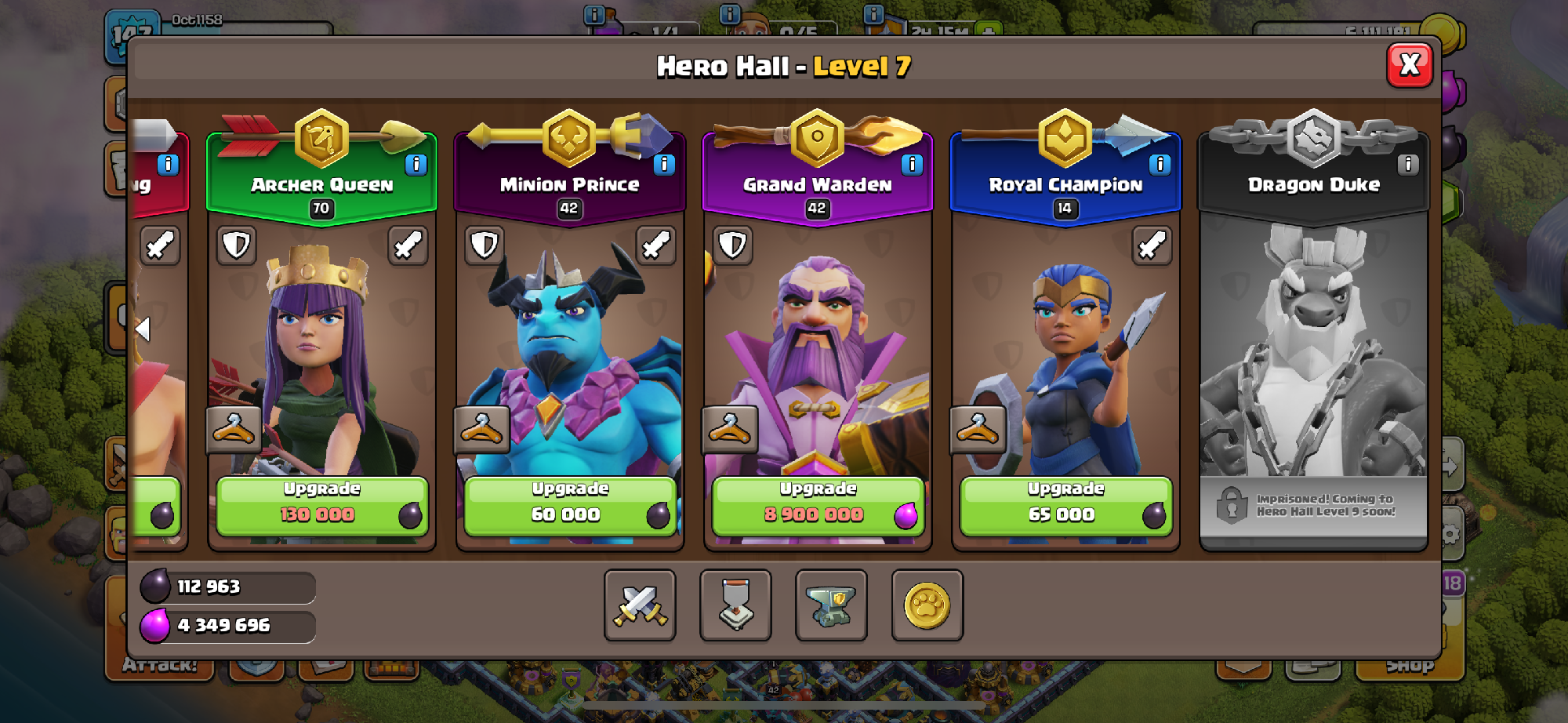Upgrade Archer Queen for 130 000

(x=321, y=506)
